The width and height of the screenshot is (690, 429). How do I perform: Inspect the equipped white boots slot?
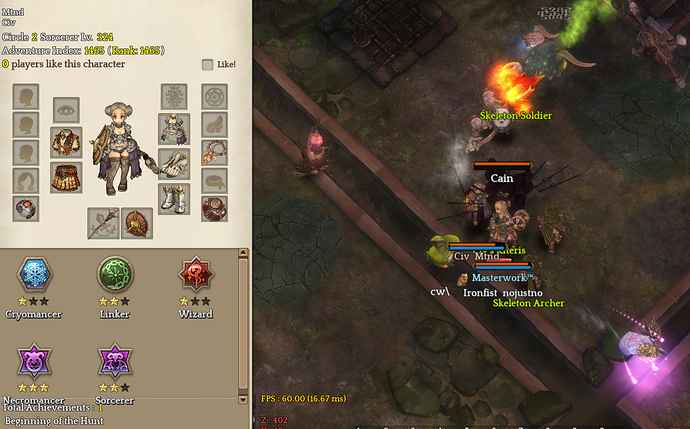click(x=173, y=198)
